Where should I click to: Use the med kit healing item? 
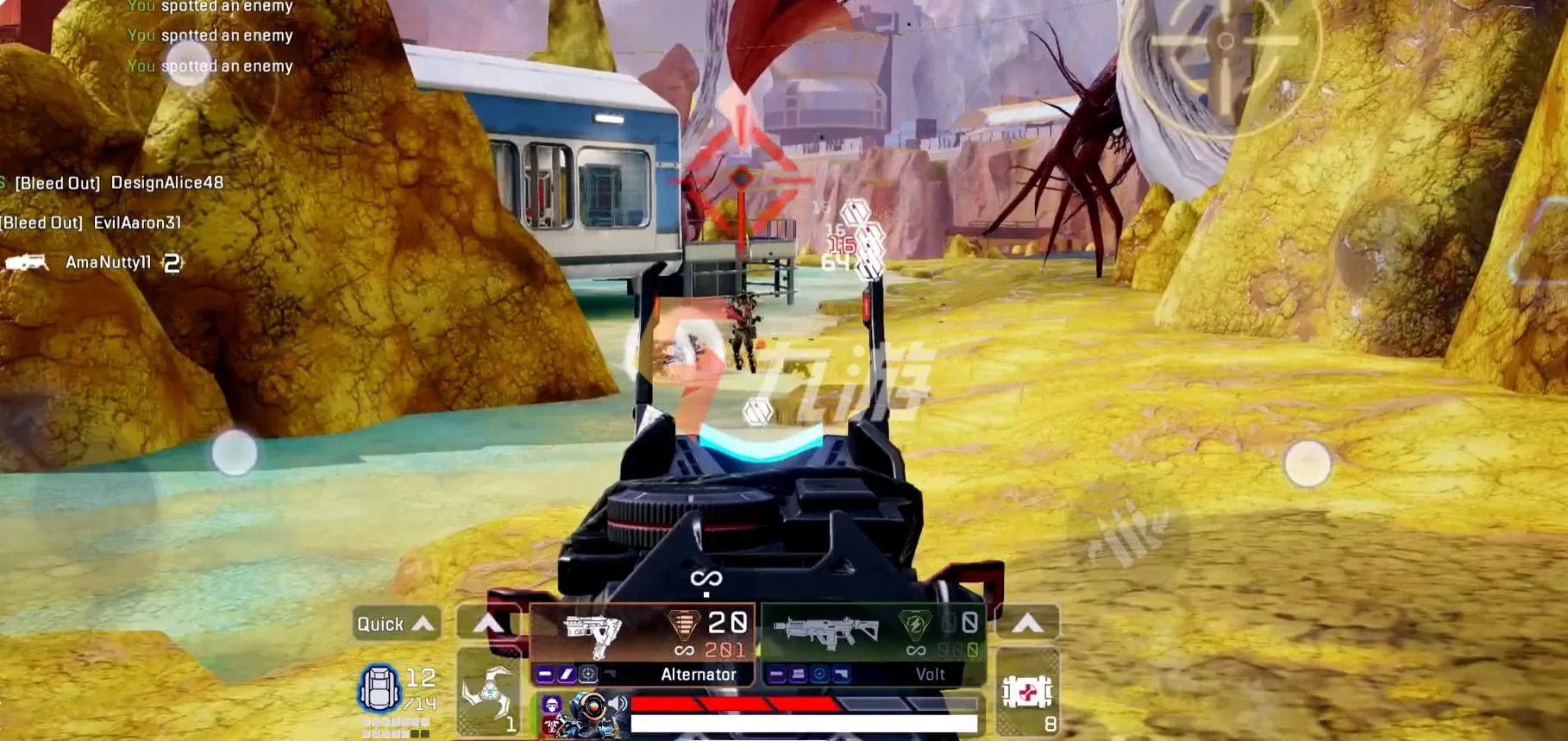pyautogui.click(x=1026, y=693)
